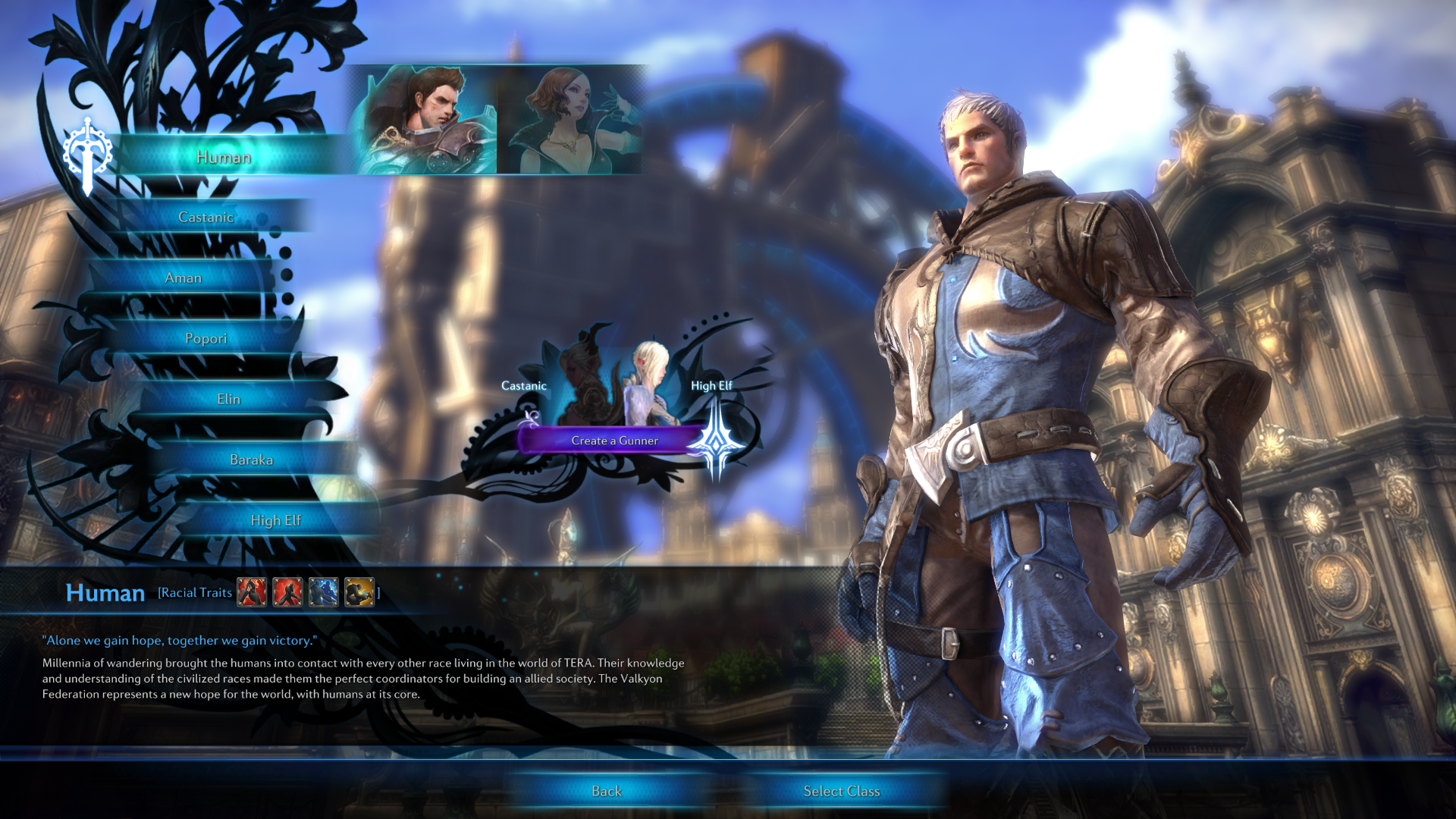This screenshot has width=1456, height=819.
Task: Choose the Elin race
Action: click(x=228, y=399)
